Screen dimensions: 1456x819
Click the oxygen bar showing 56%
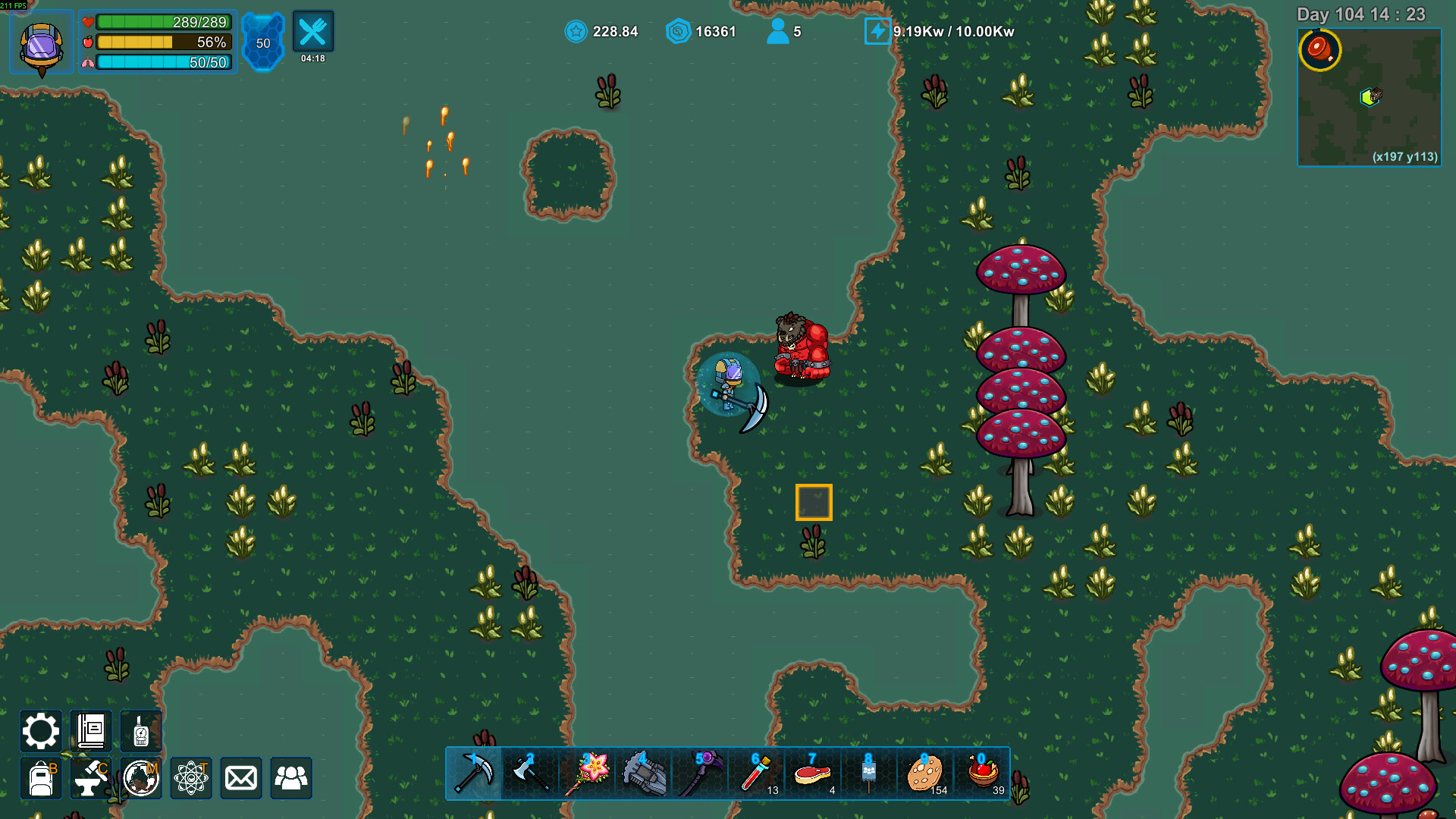162,43
